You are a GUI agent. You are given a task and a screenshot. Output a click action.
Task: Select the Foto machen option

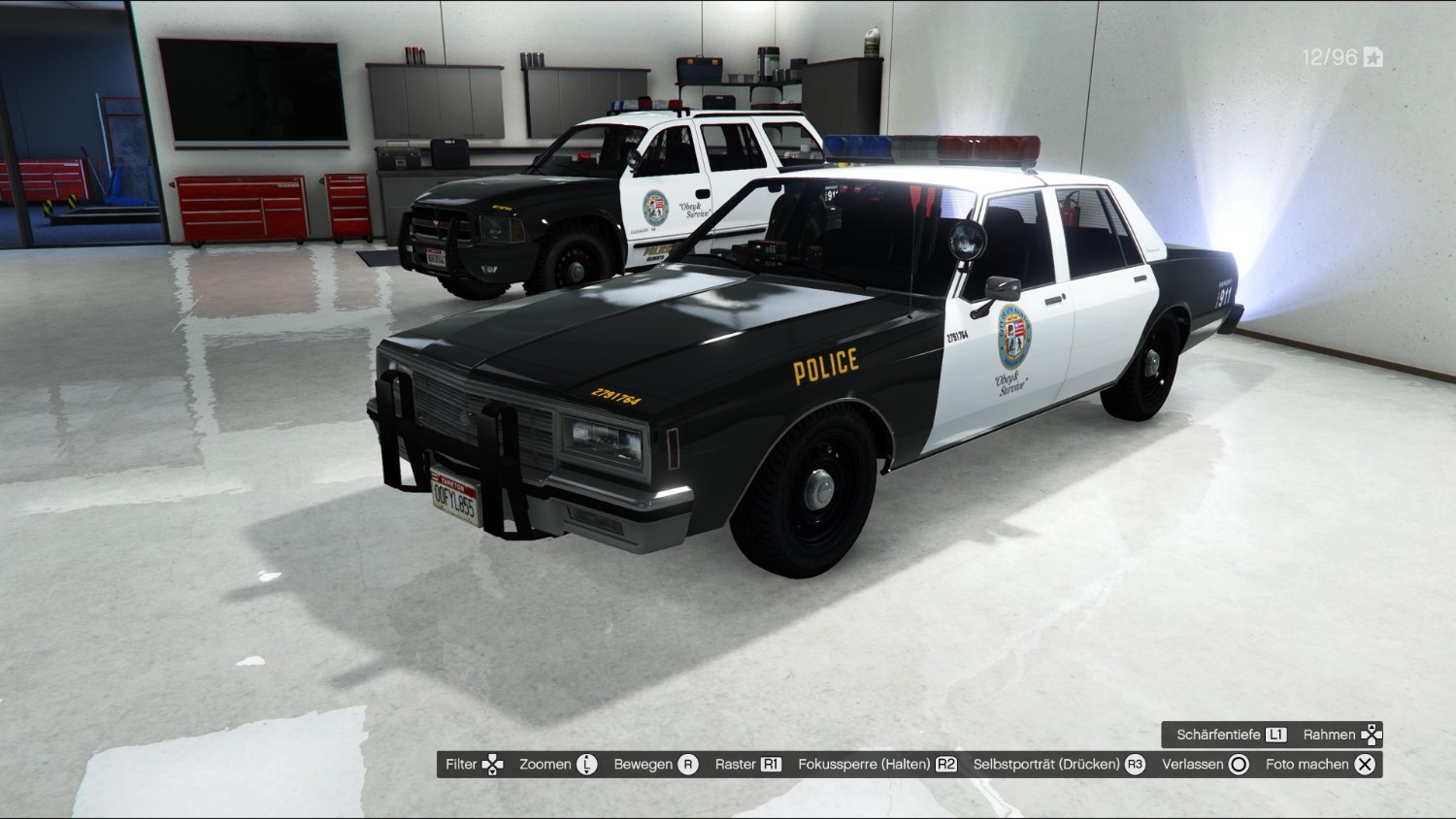tap(1319, 765)
